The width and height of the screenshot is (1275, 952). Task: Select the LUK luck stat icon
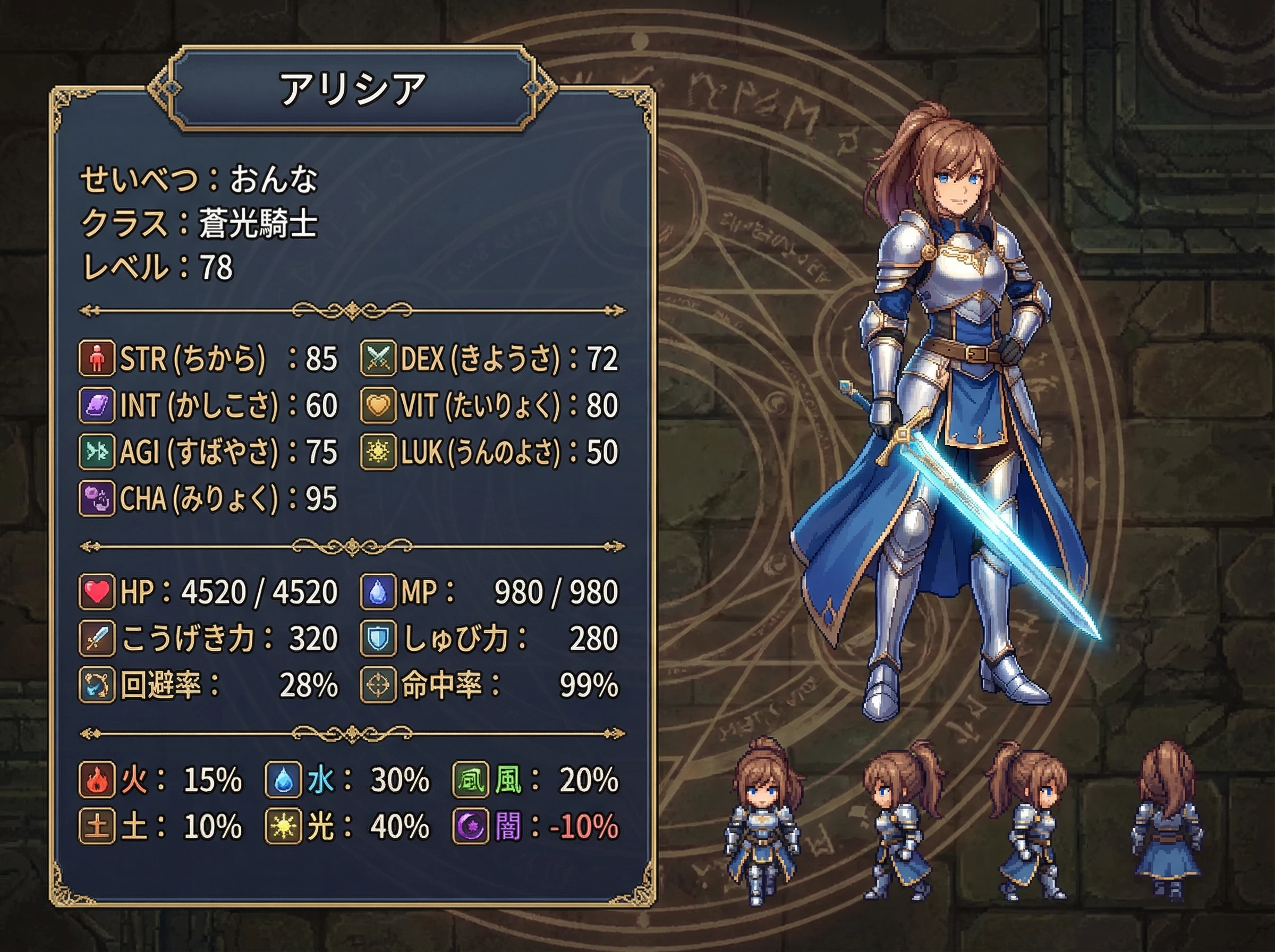pyautogui.click(x=378, y=452)
